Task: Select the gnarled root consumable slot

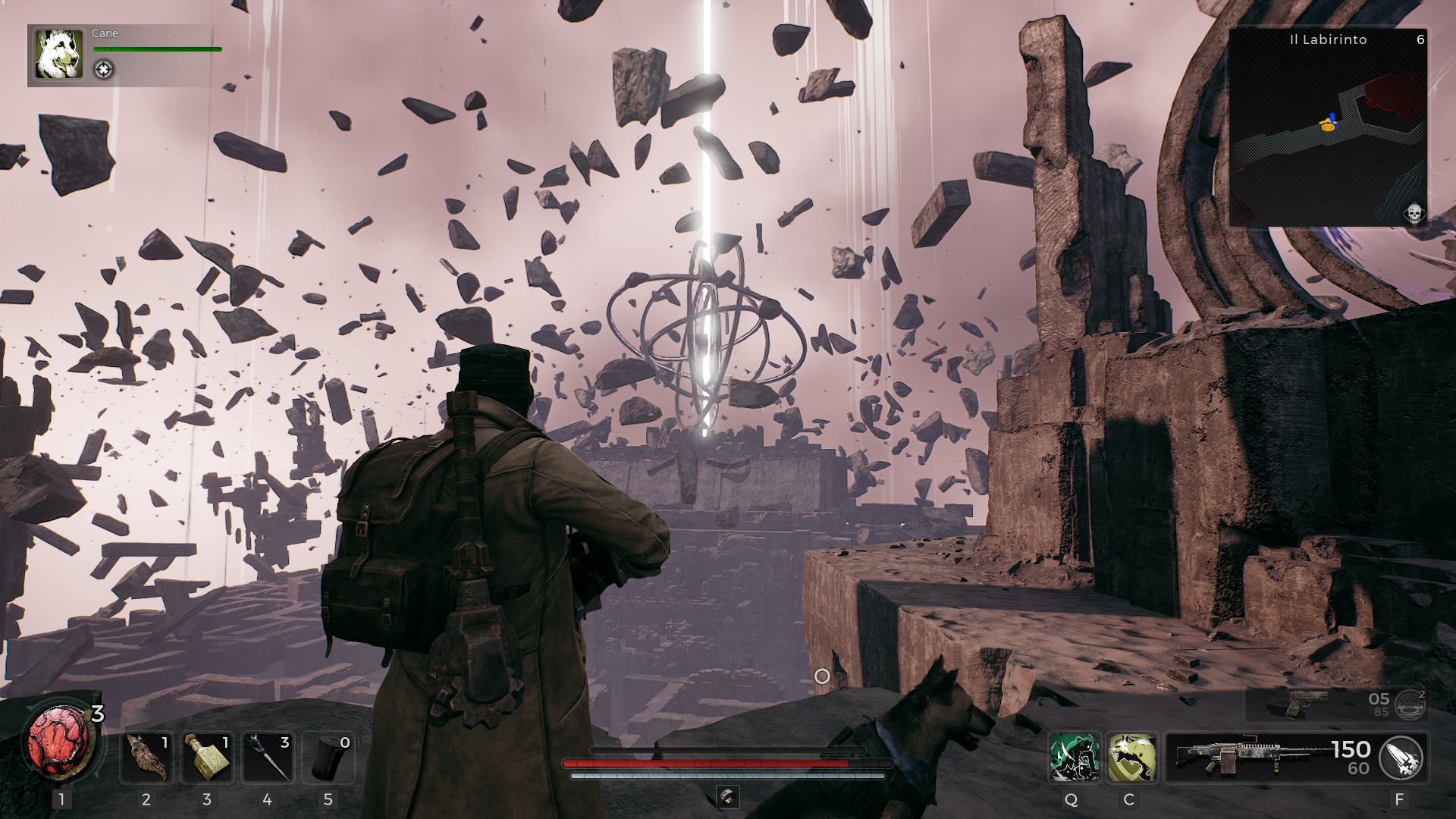Action: point(146,756)
